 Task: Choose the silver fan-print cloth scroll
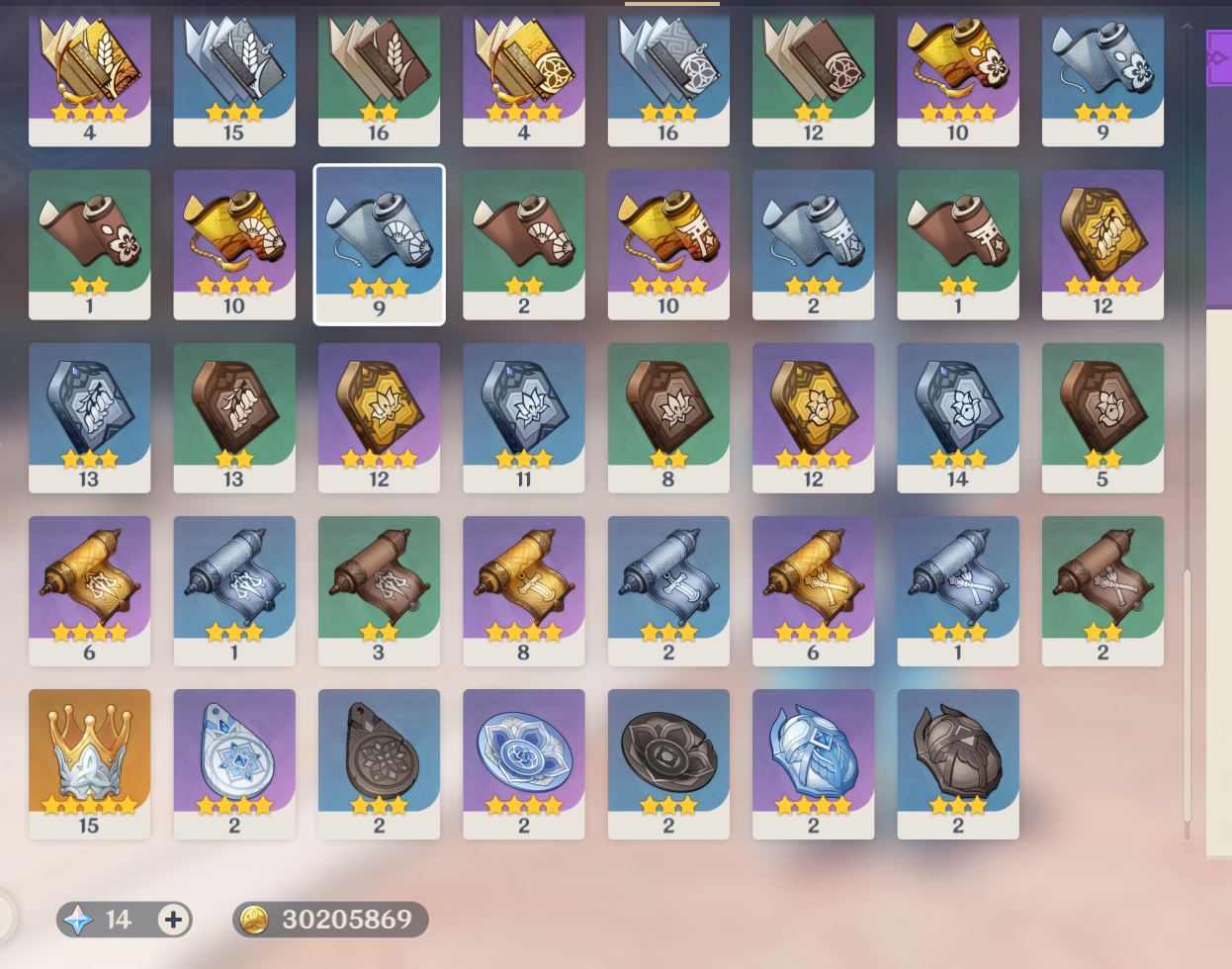point(379,244)
